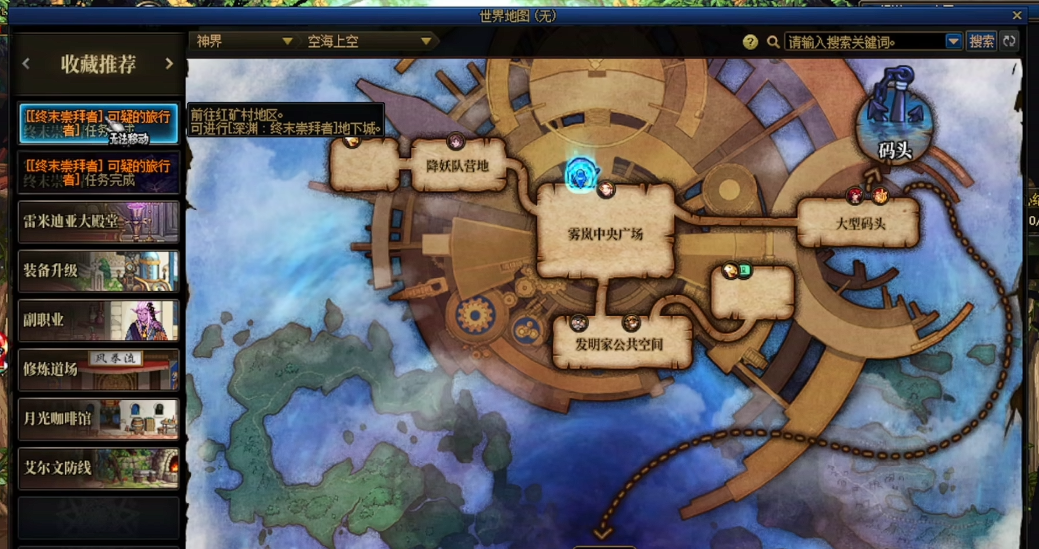Pick the 修炼道场 shortcut entry

pos(98,369)
